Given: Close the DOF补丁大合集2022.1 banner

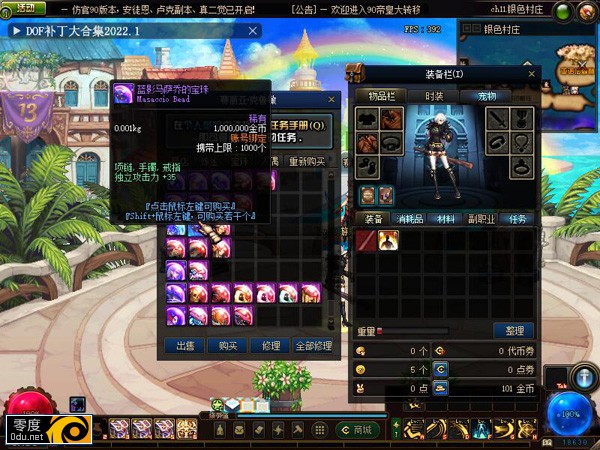Looking at the screenshot, I should coord(252,31).
